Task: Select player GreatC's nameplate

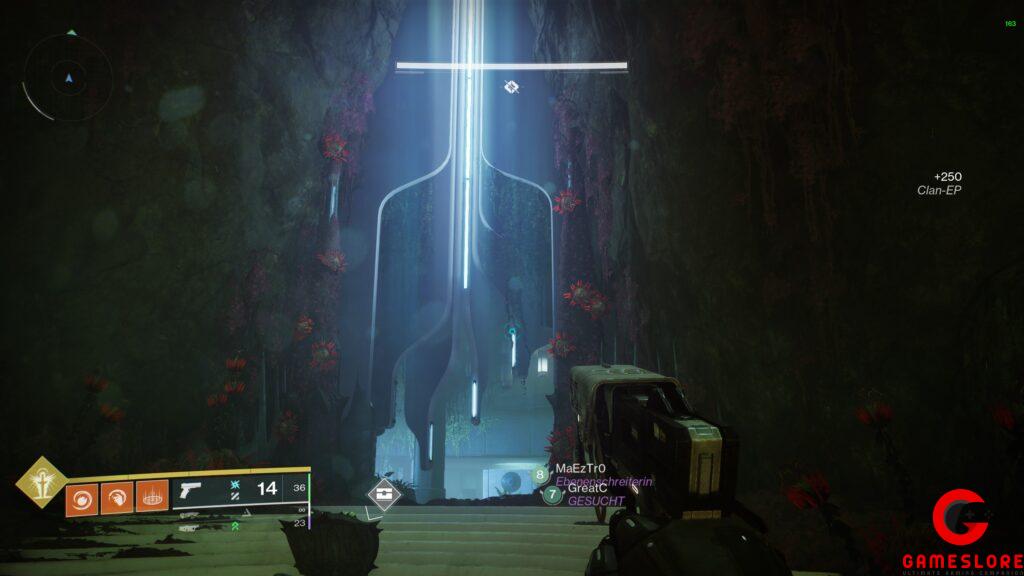Action: coord(588,488)
